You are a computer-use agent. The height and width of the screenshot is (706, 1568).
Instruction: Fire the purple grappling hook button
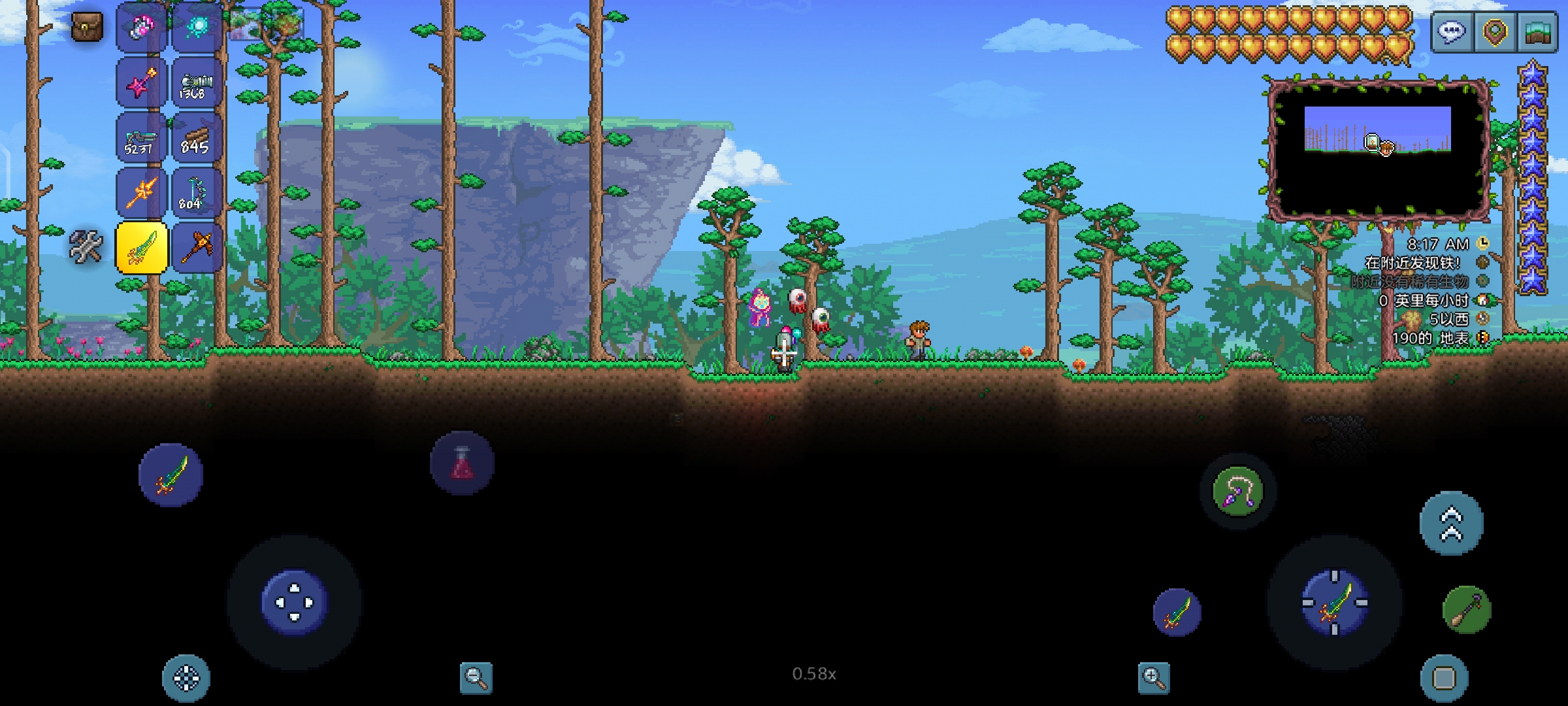[x=1237, y=492]
